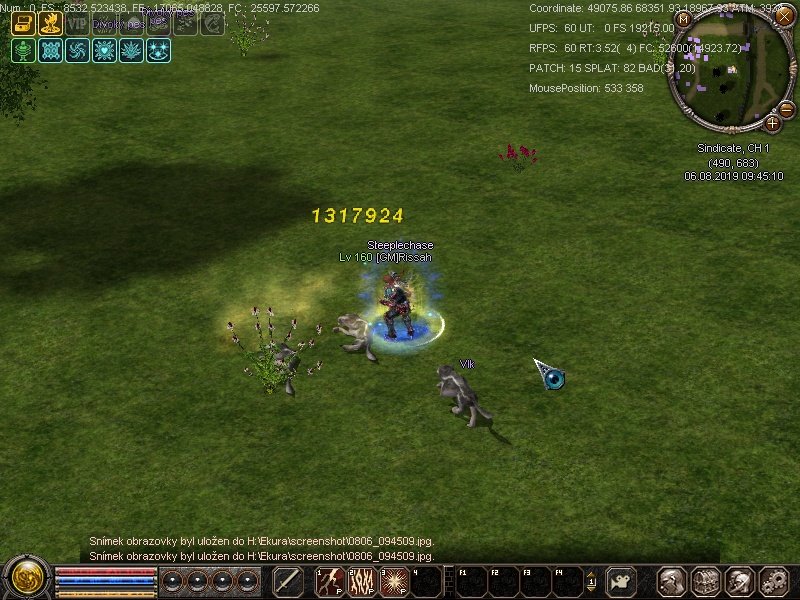Switch quickslot page with the arrow stepper
The height and width of the screenshot is (600, 800).
click(591, 581)
